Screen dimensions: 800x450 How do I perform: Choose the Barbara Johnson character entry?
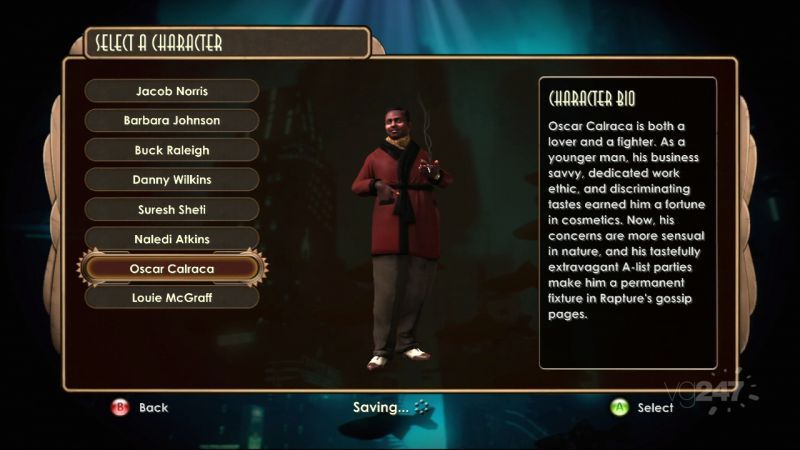pyautogui.click(x=171, y=121)
